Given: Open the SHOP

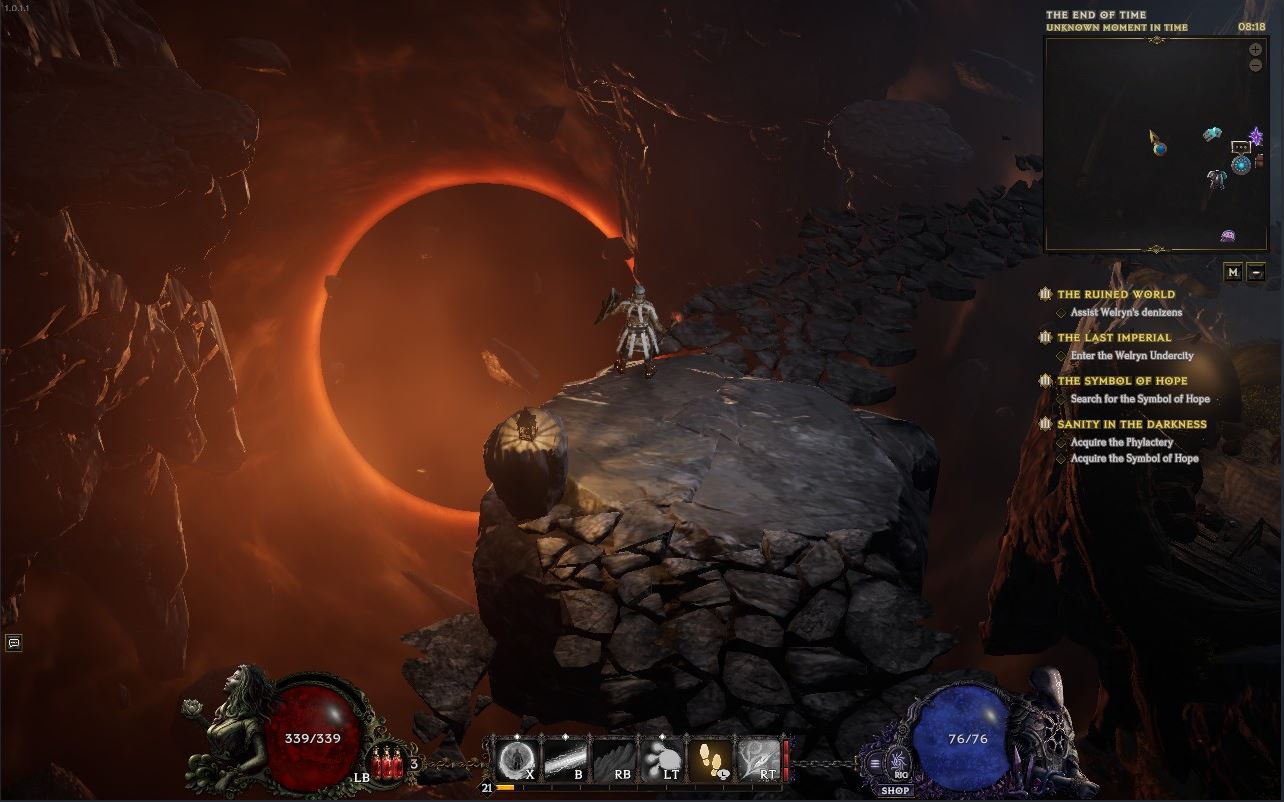Looking at the screenshot, I should pyautogui.click(x=895, y=790).
